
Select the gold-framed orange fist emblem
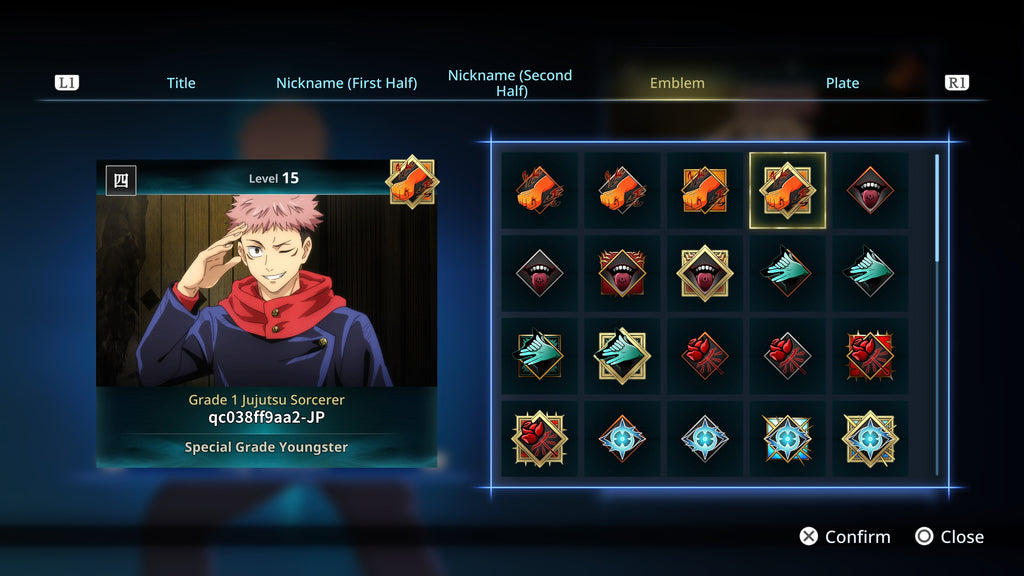click(x=788, y=190)
